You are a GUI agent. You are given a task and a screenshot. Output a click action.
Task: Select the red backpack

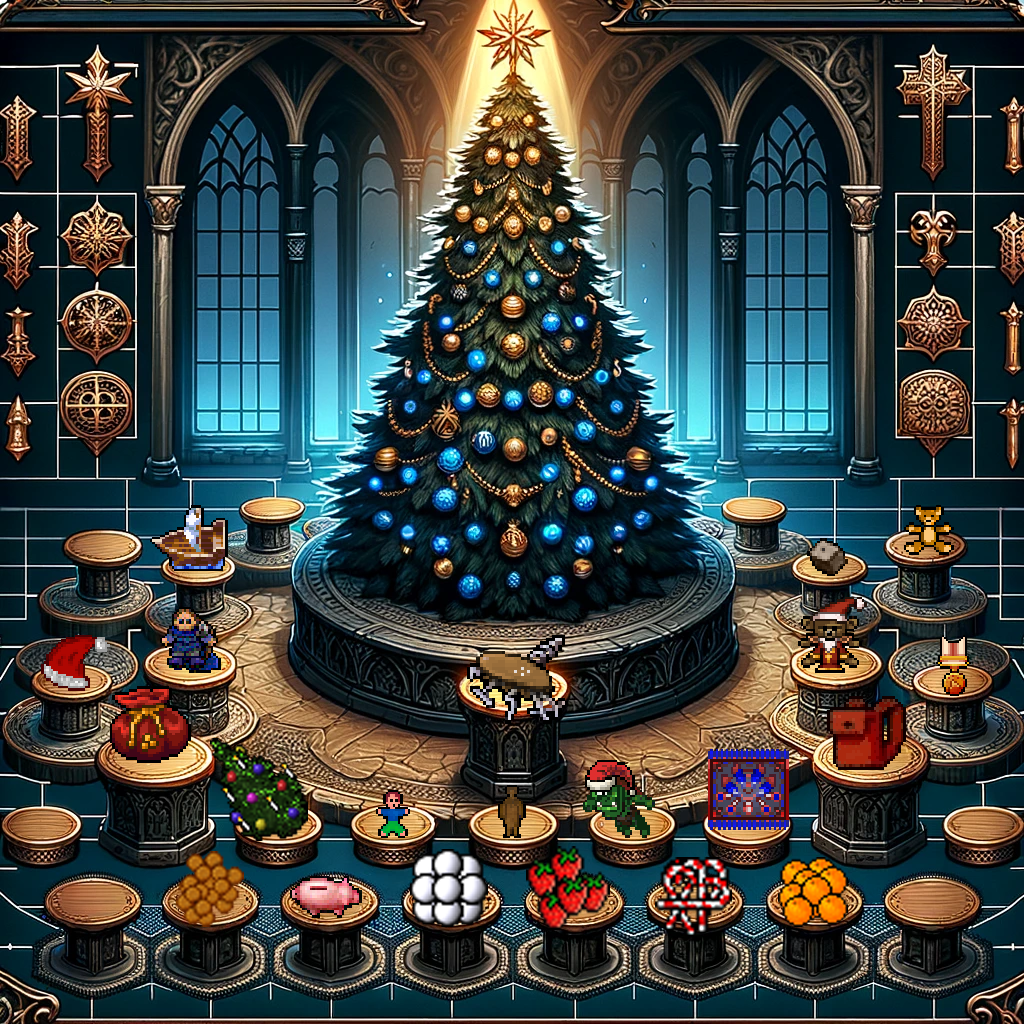(x=865, y=732)
